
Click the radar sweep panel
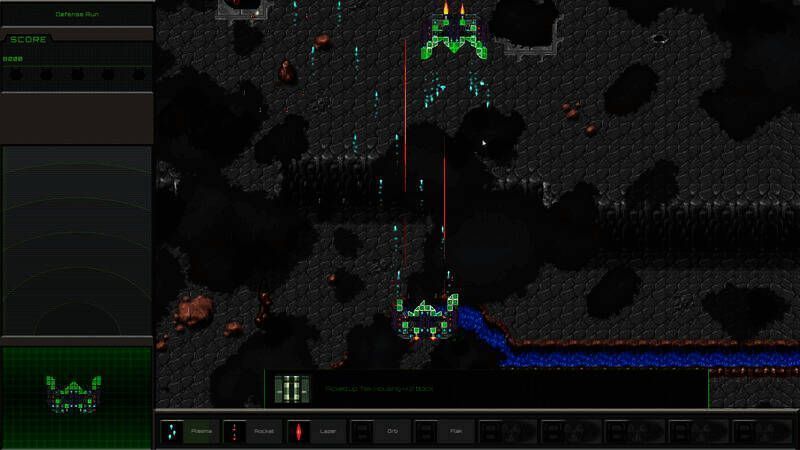point(76,240)
